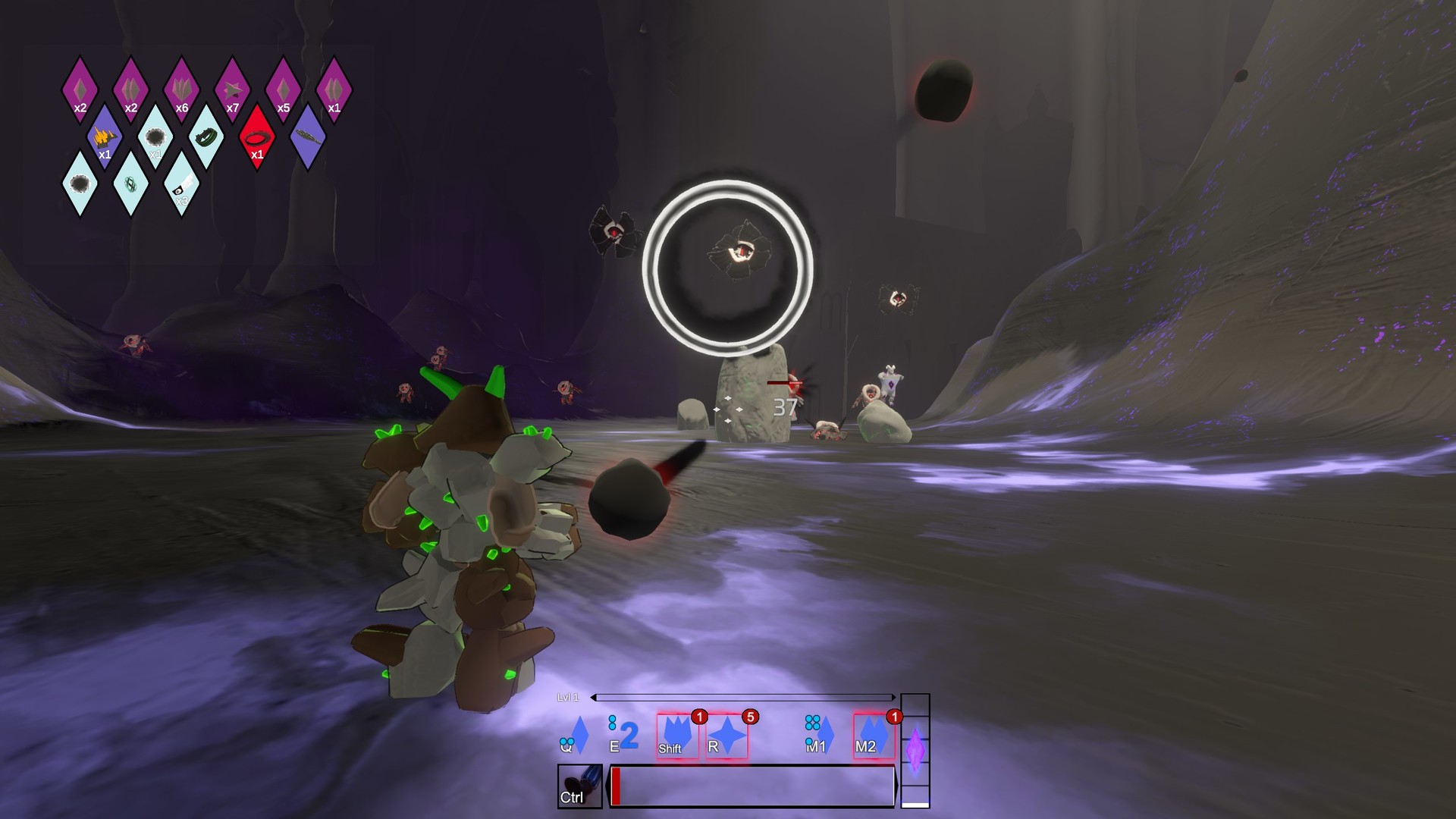1456x819 pixels.
Task: Select the flaming torch item on purple diamond
Action: click(x=105, y=137)
